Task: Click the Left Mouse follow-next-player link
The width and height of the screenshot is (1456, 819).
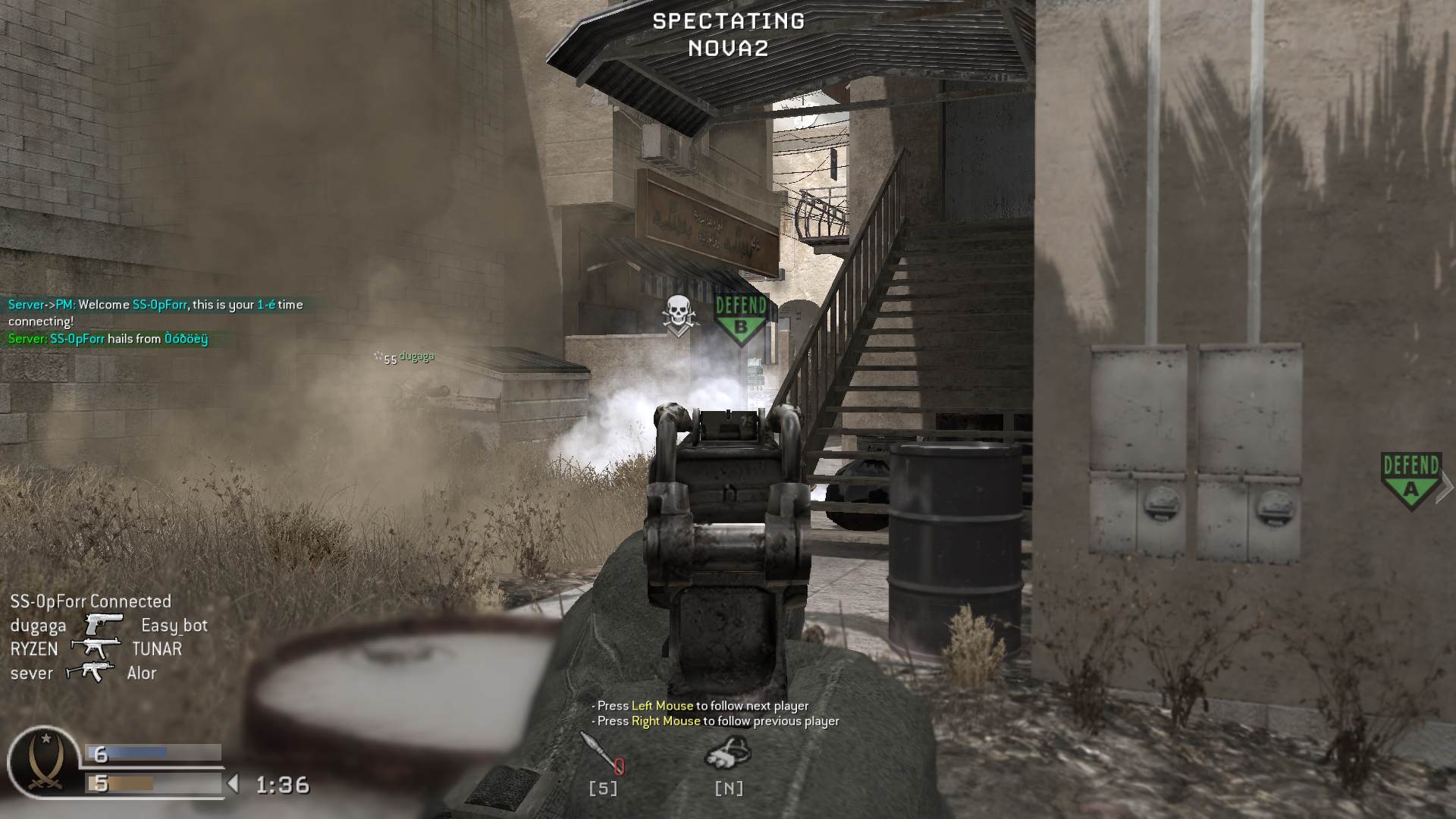Action: pyautogui.click(x=662, y=704)
